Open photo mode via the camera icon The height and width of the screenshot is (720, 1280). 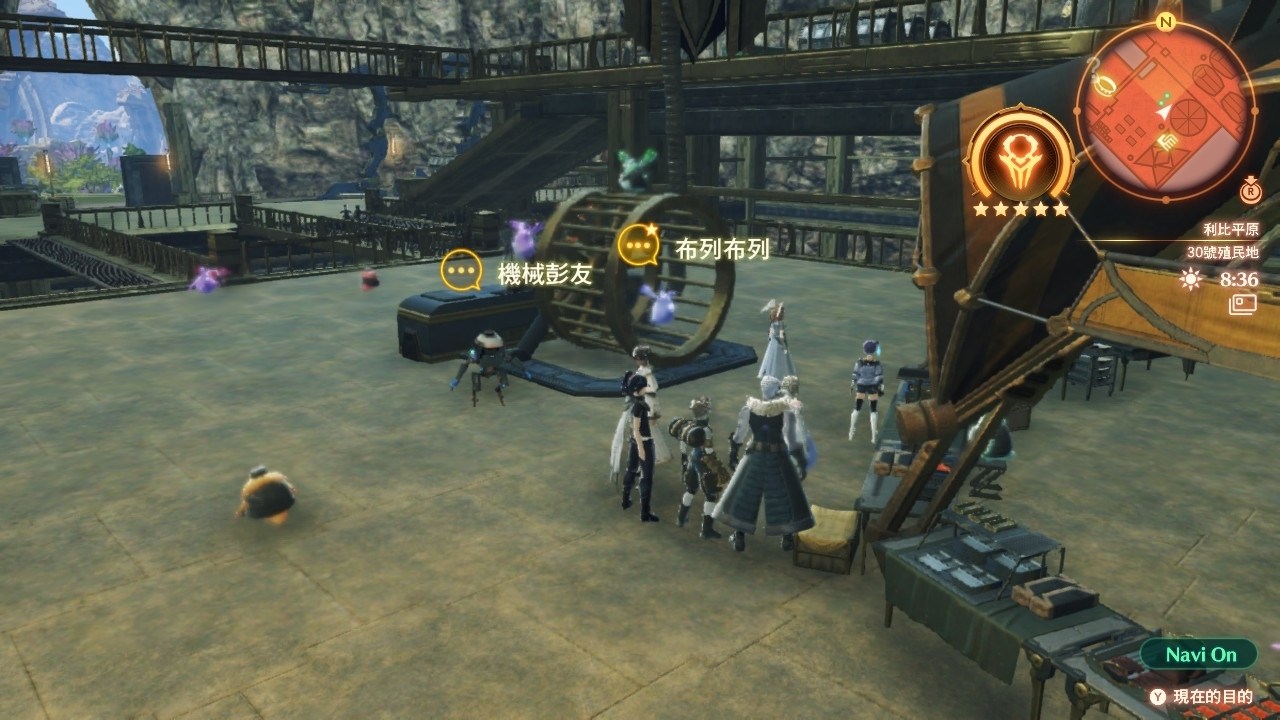point(1242,303)
